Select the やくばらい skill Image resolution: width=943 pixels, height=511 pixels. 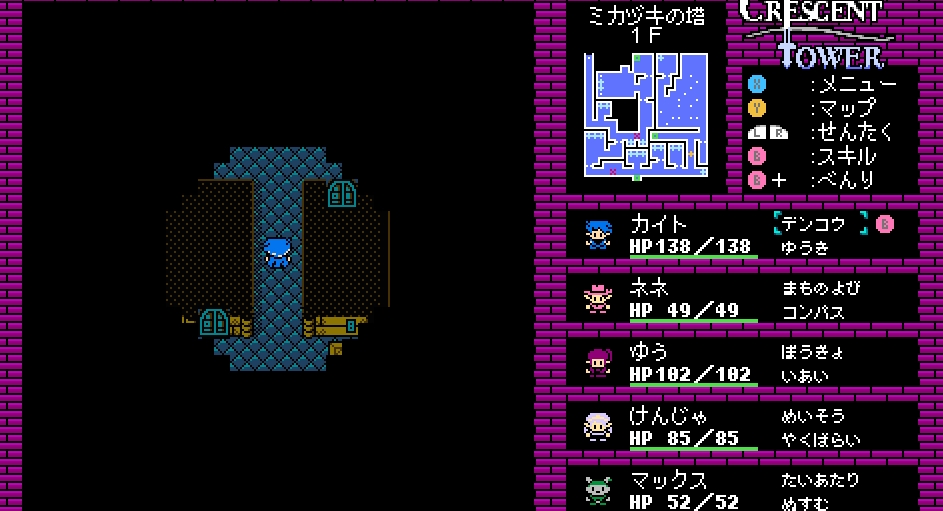pos(820,440)
